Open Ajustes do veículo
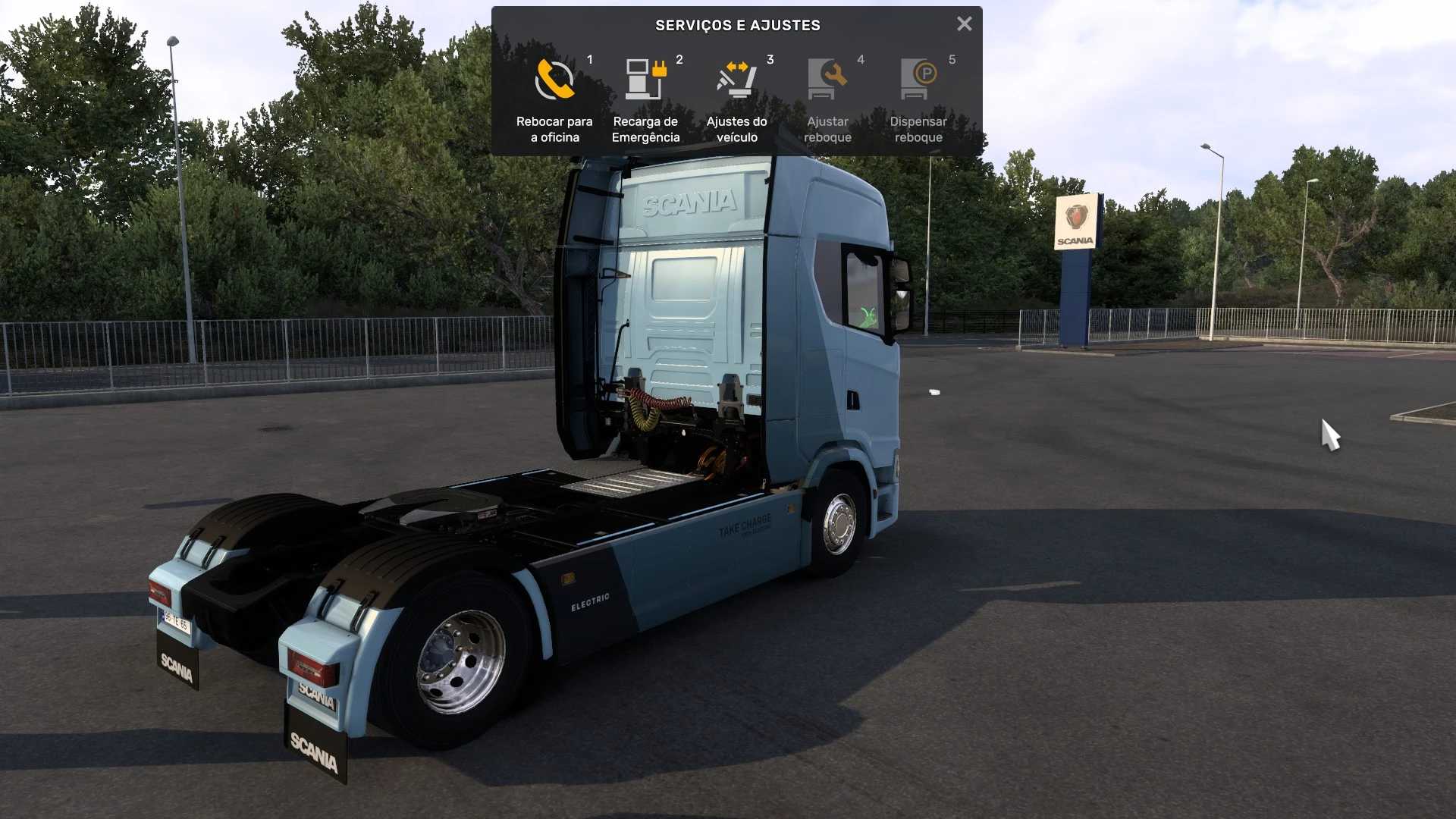Image resolution: width=1456 pixels, height=819 pixels. coord(736,99)
